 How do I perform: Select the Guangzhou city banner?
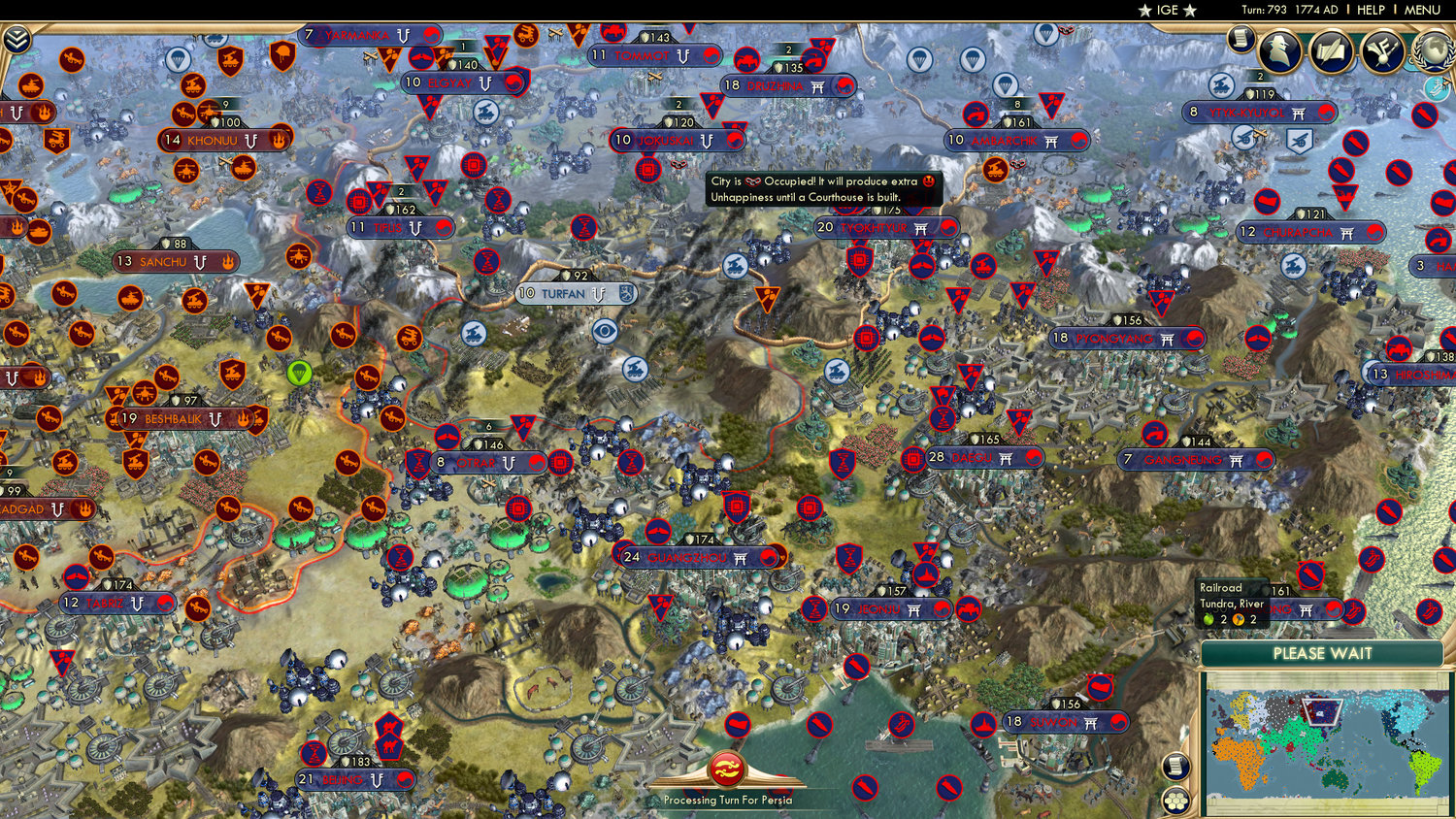point(689,556)
